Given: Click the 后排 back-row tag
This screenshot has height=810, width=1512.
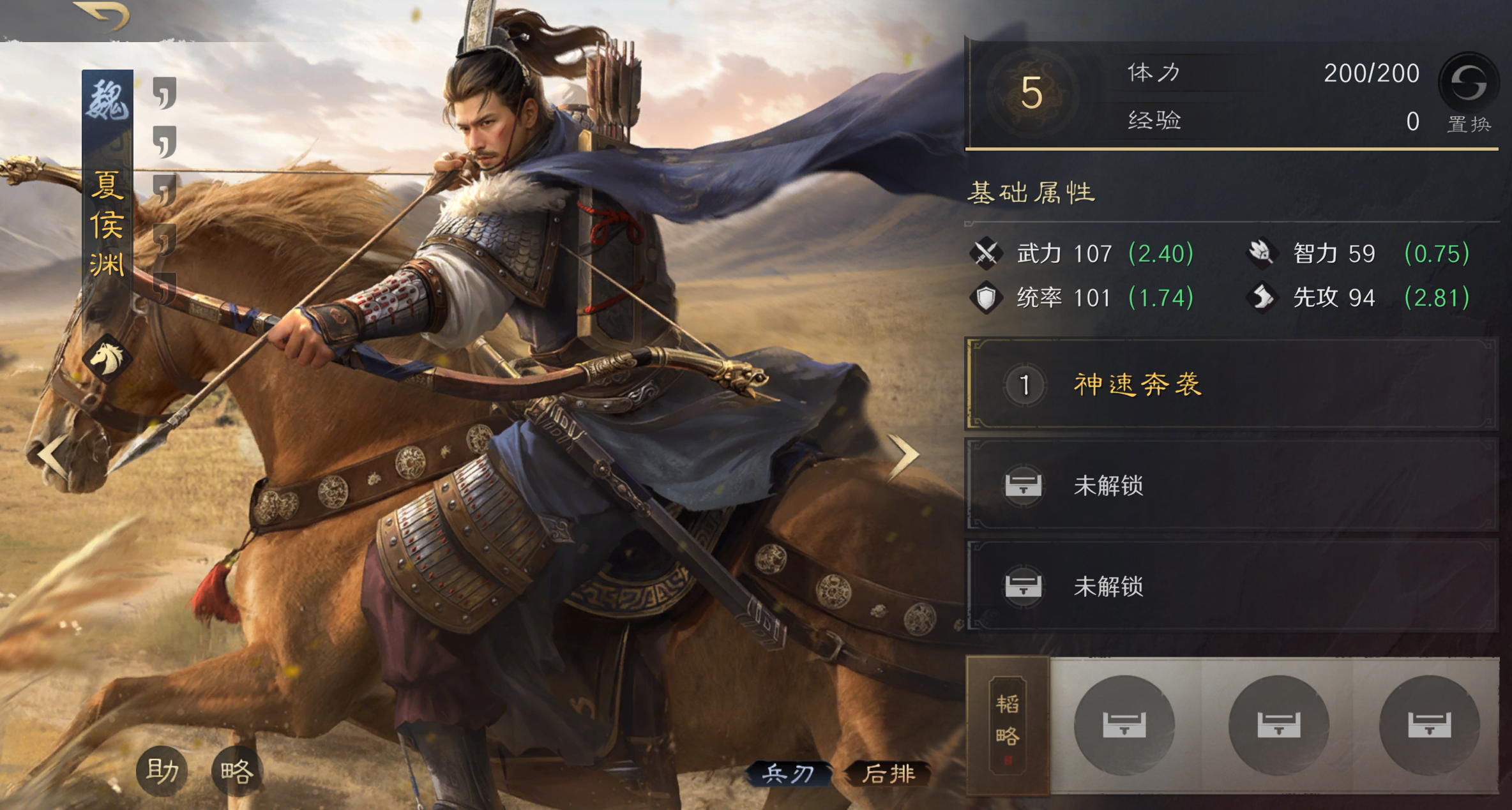Looking at the screenshot, I should [x=888, y=774].
